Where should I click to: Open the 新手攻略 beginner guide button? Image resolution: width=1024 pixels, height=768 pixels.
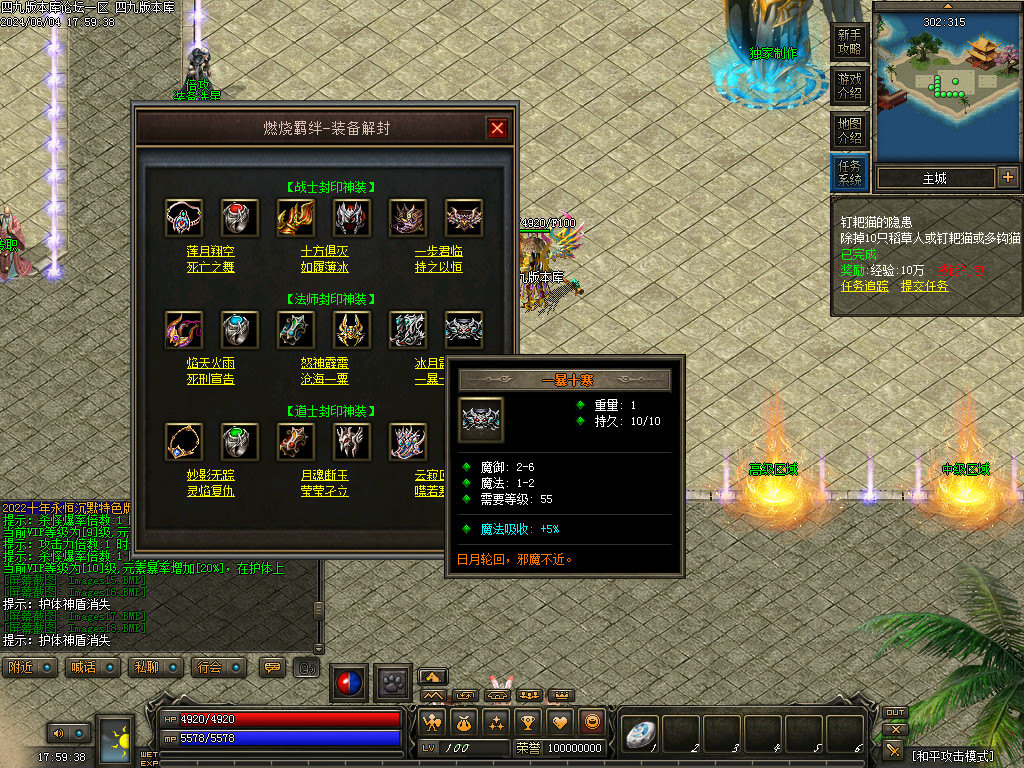point(849,44)
